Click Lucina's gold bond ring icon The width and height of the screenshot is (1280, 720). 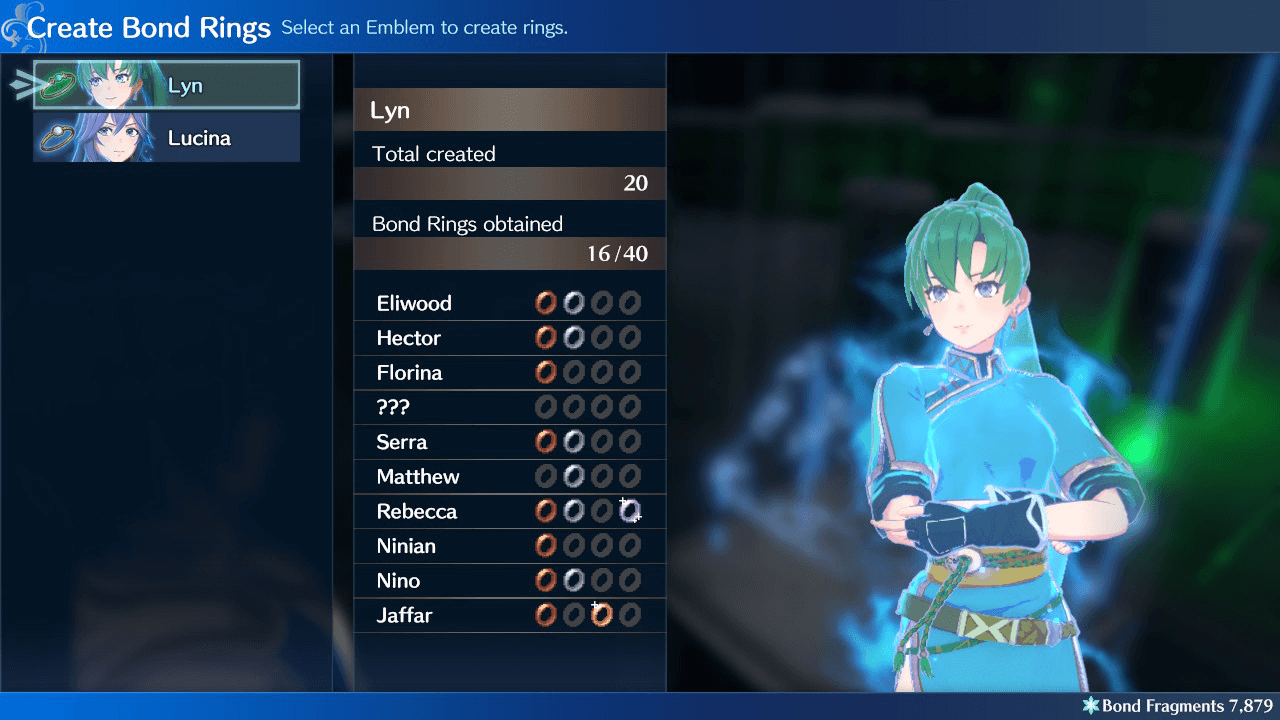pyautogui.click(x=56, y=137)
